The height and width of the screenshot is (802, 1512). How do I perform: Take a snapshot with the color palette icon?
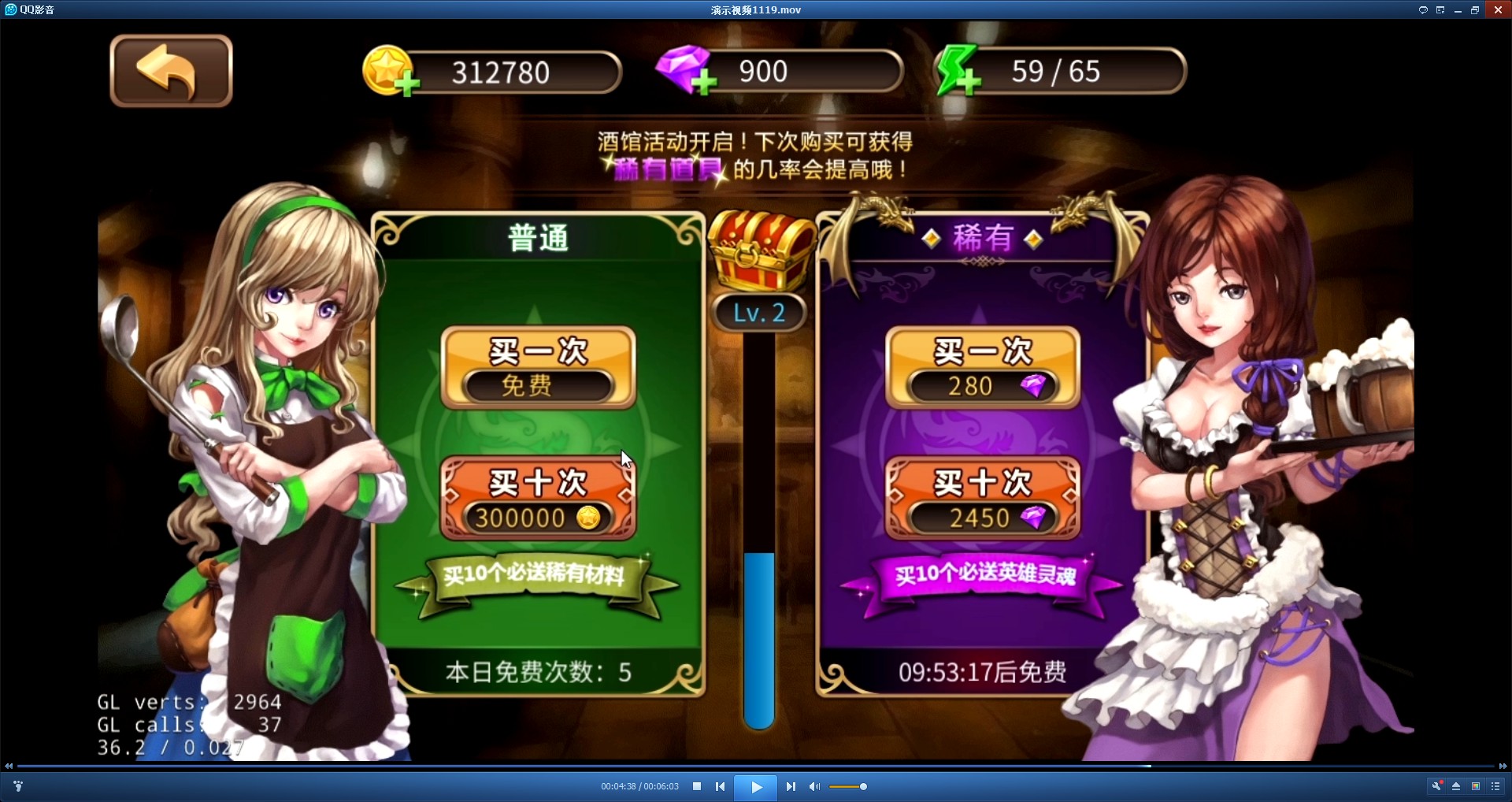click(x=1476, y=785)
